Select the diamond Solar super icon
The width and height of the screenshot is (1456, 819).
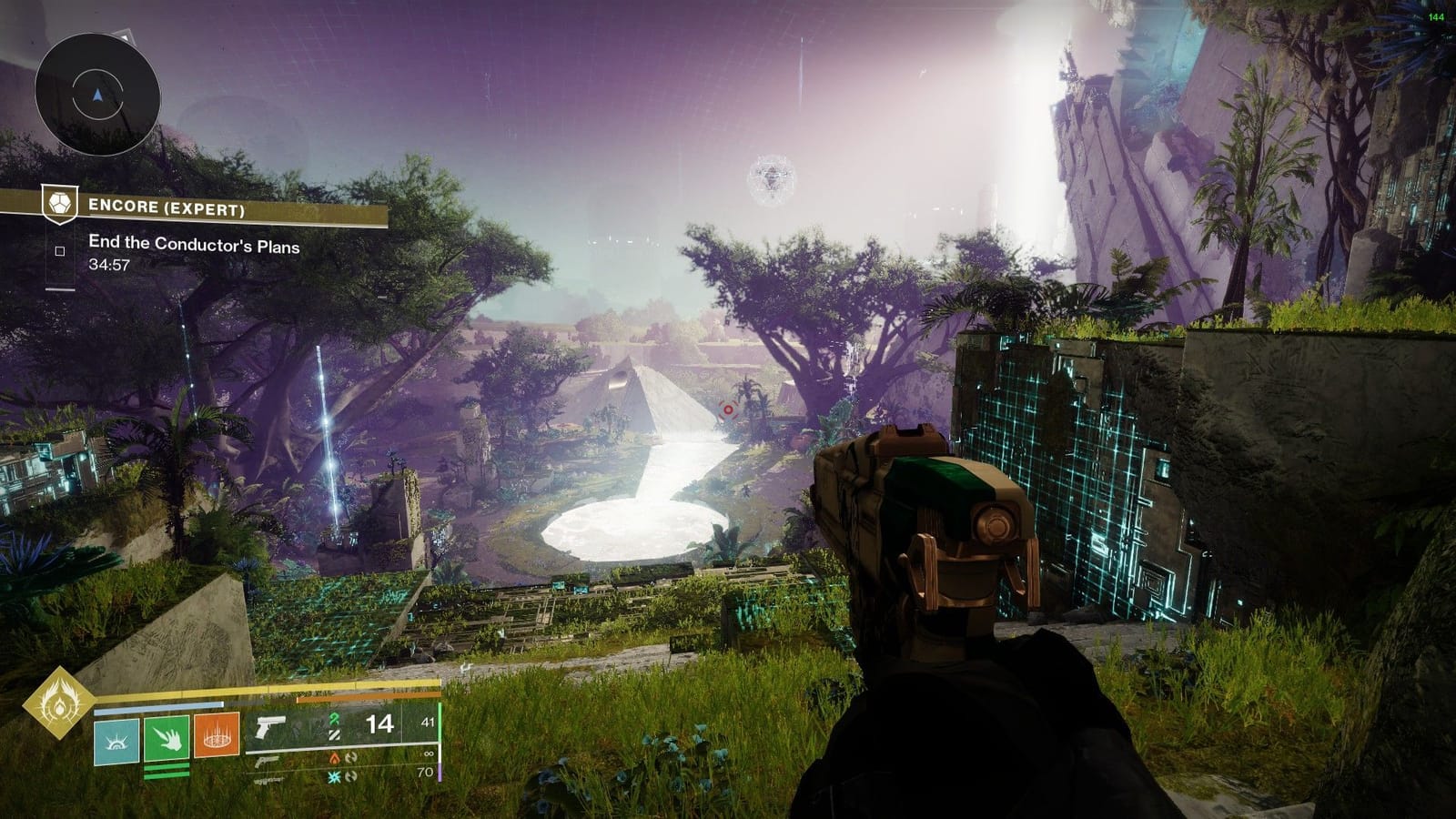point(59,705)
